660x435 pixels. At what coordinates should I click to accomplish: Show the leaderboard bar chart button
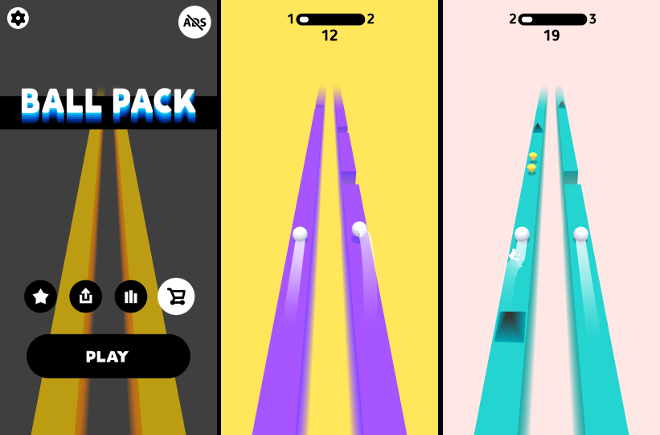click(x=130, y=296)
